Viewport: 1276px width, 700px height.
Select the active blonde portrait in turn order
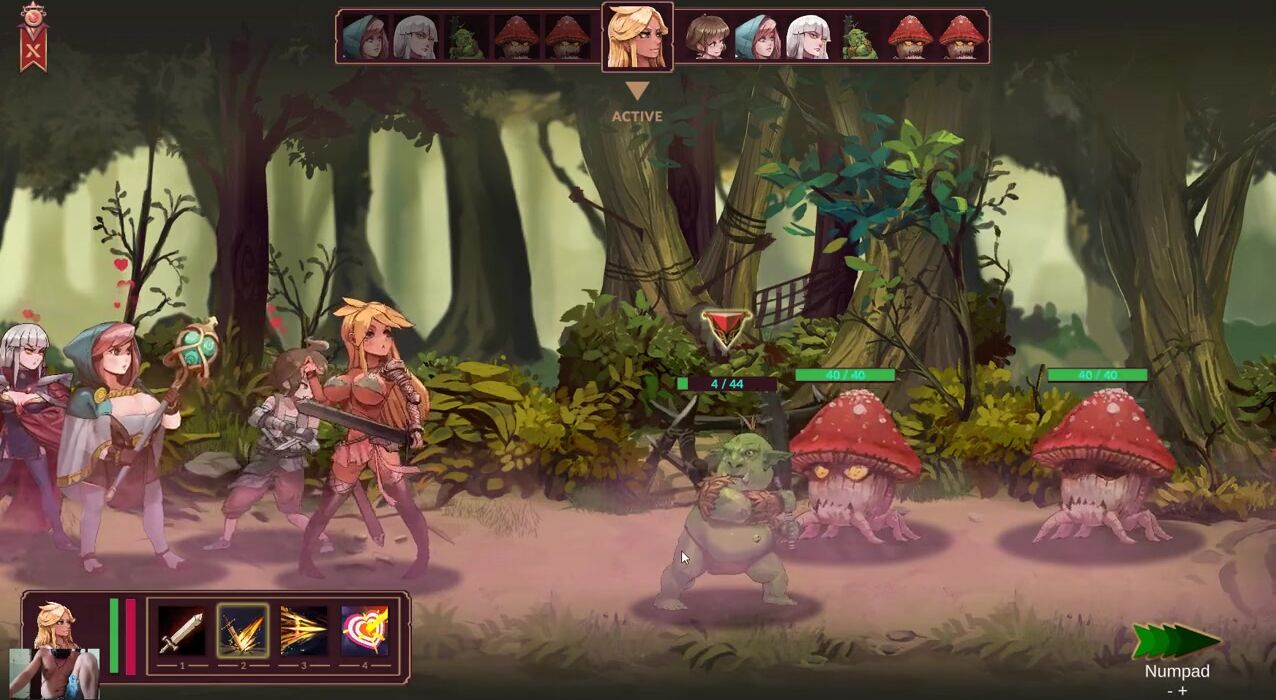(637, 37)
